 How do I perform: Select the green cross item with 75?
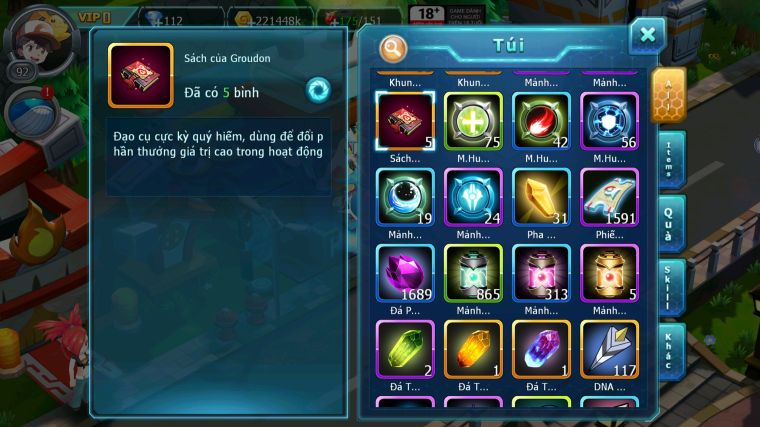473,121
